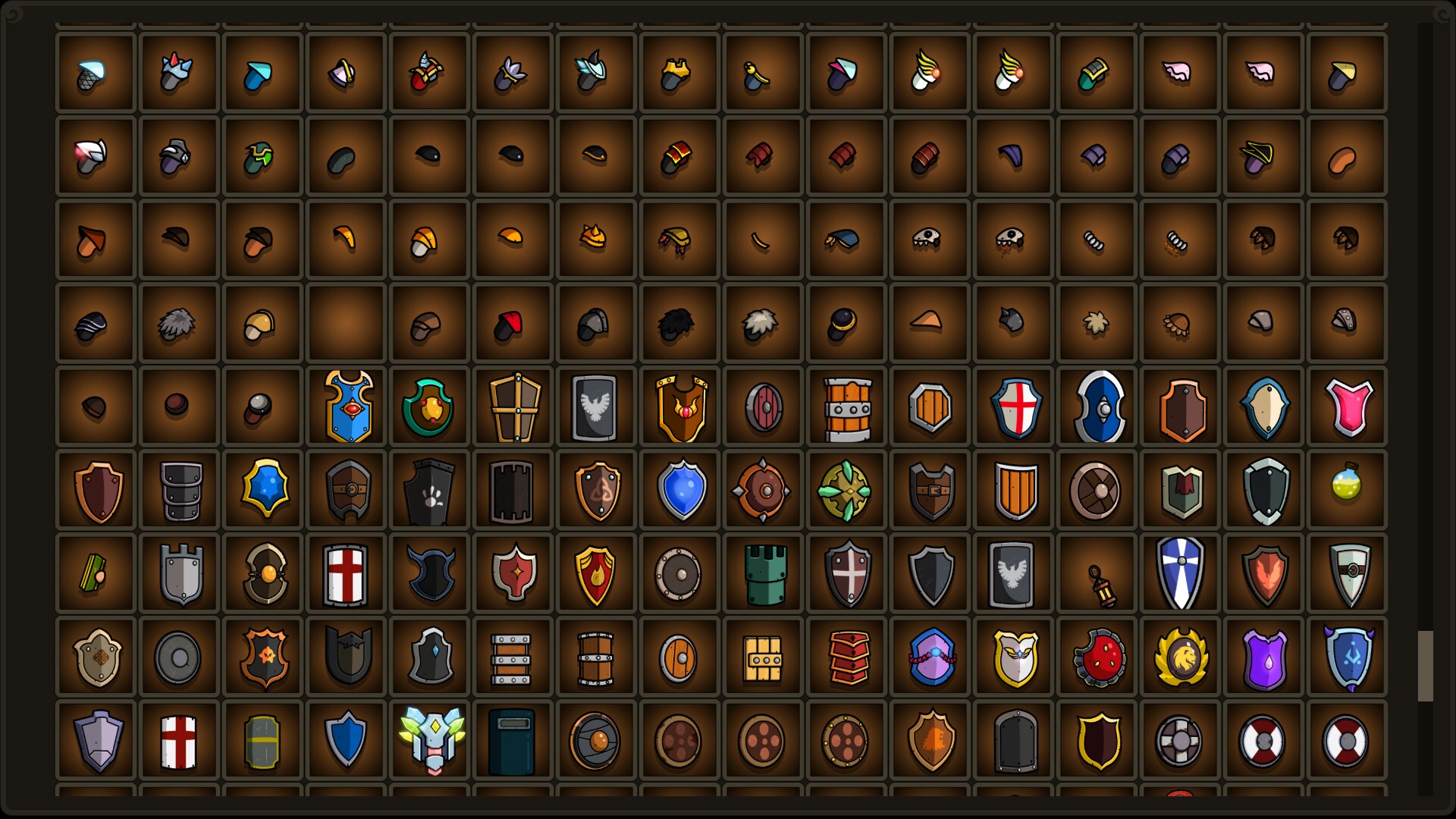Select the golden lion emblem shield
Image resolution: width=1456 pixels, height=819 pixels.
pos(1181,656)
